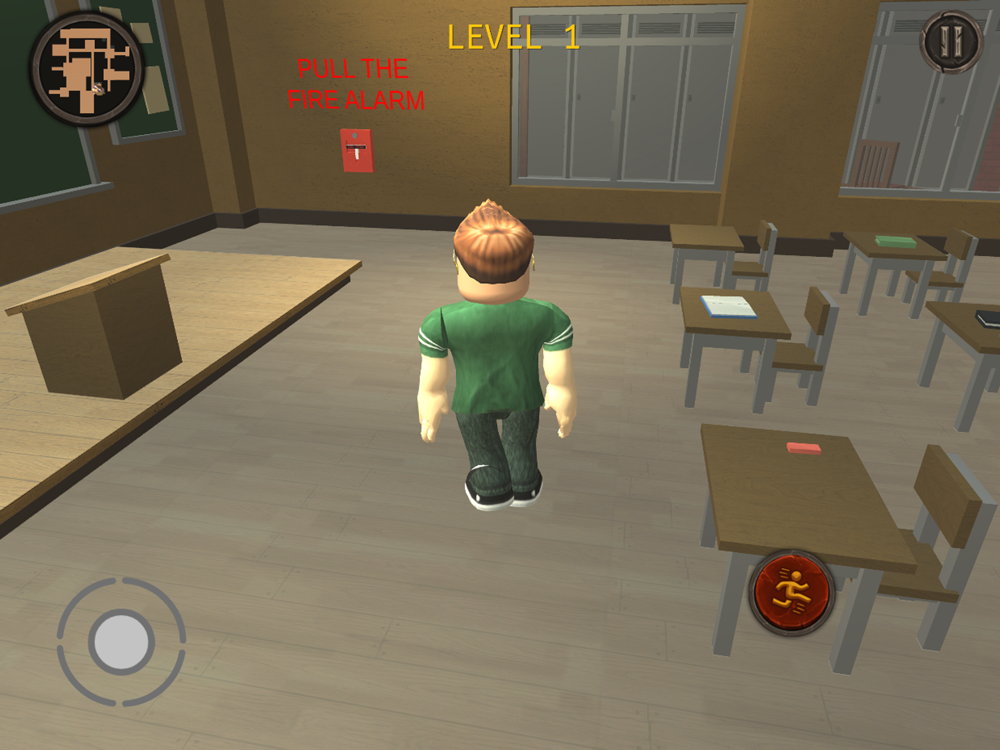Pause the game with the pause button
The image size is (1000, 750).
click(x=951, y=42)
